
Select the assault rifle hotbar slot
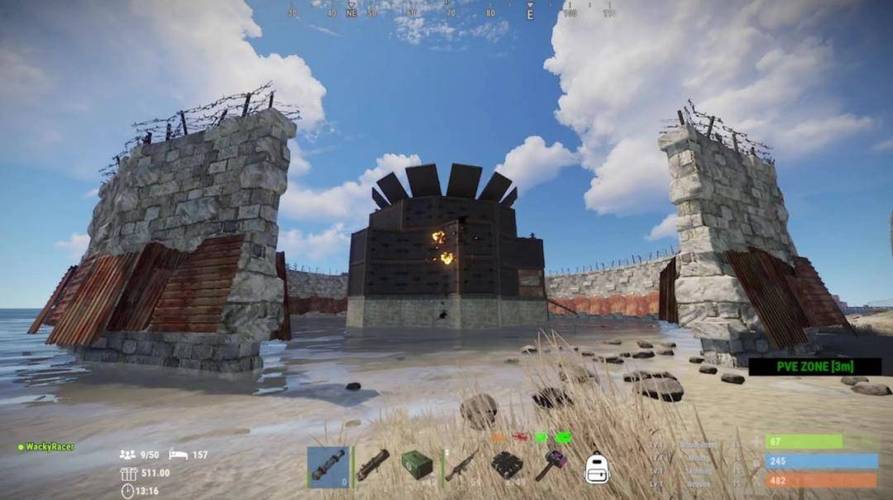point(461,466)
